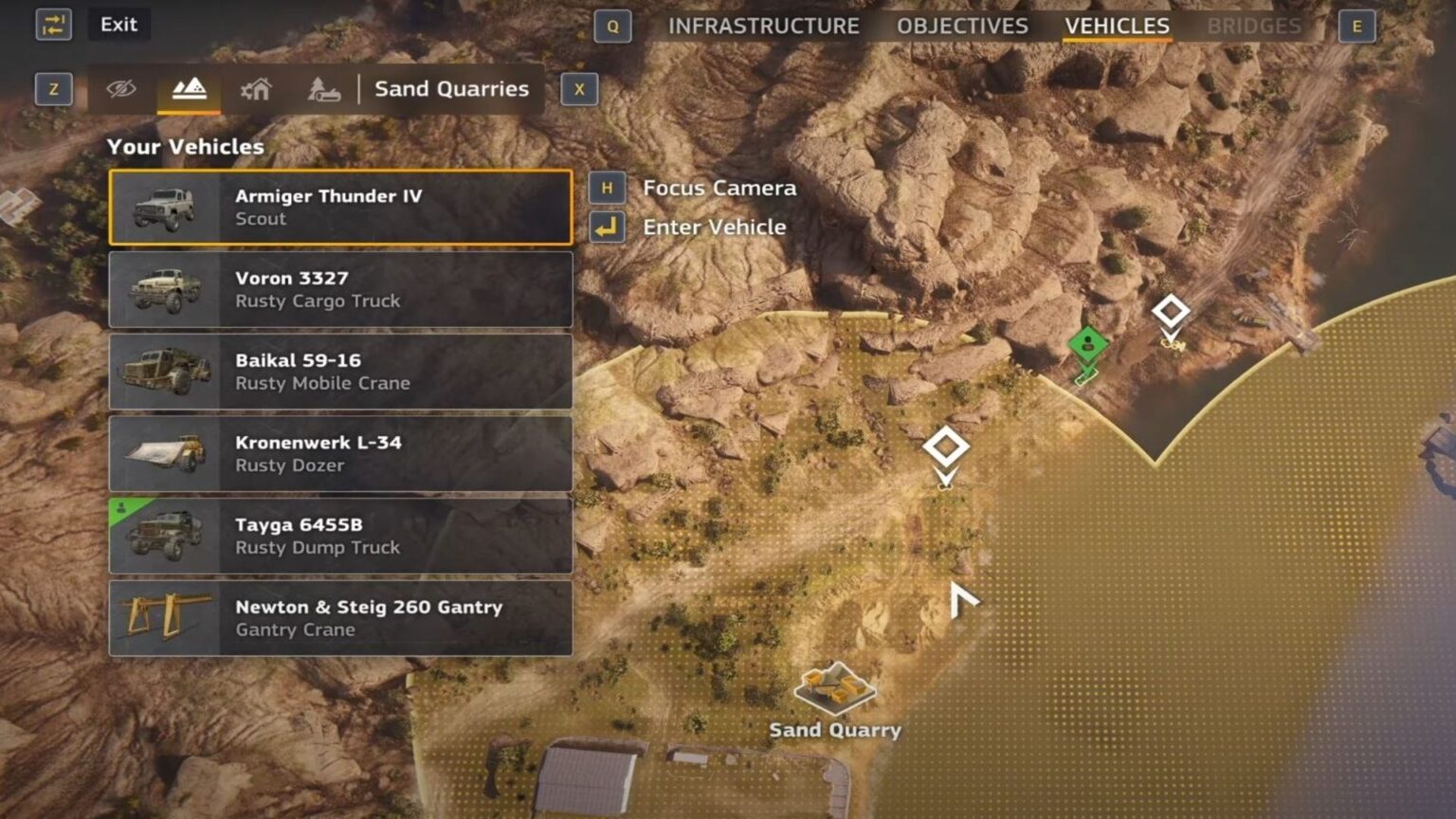Focus camera on selected vehicle
This screenshot has height=819, width=1456.
tap(719, 188)
